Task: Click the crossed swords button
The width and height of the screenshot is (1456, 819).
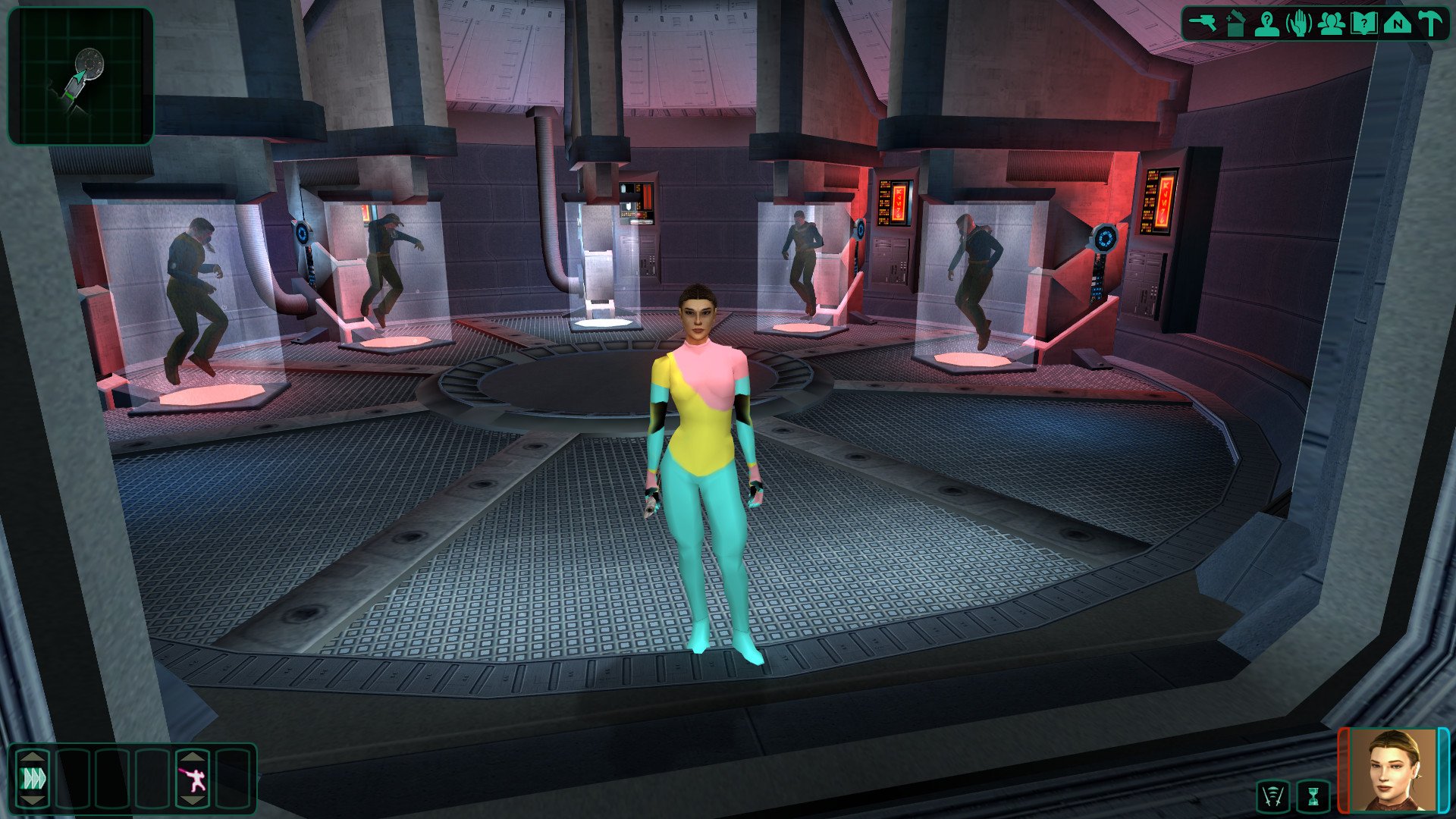Action: click(1273, 796)
